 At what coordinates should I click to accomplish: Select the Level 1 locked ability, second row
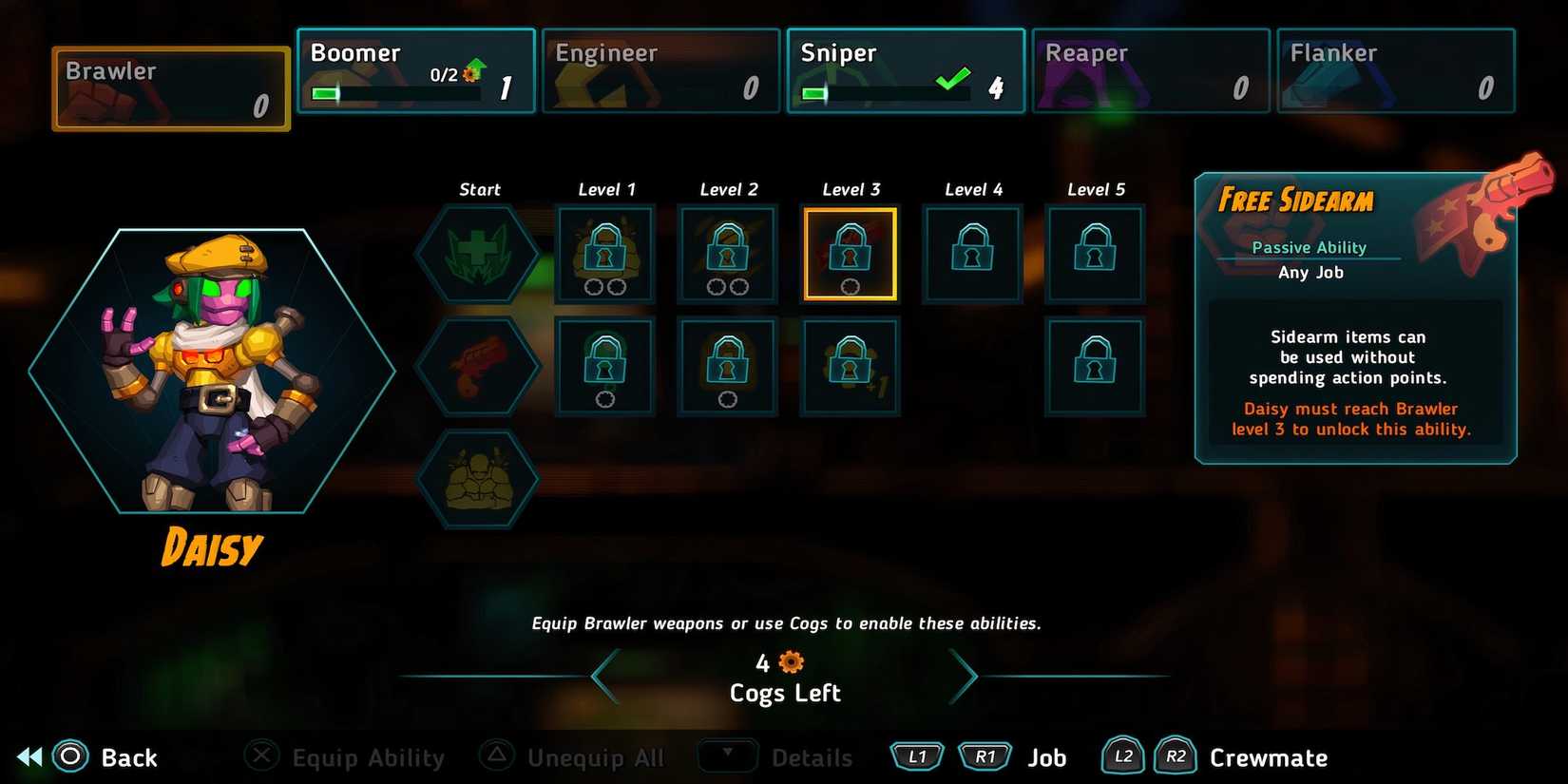[605, 366]
